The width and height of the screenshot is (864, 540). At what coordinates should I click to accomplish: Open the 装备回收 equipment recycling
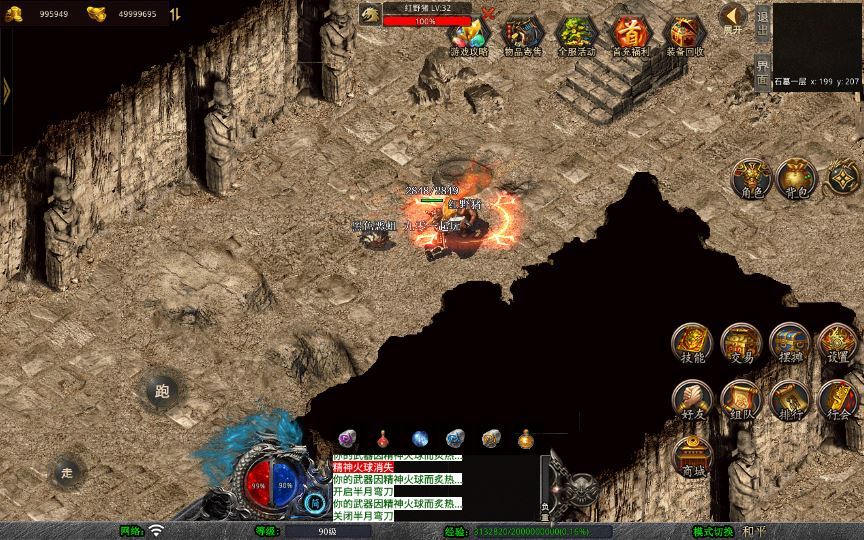coord(685,35)
